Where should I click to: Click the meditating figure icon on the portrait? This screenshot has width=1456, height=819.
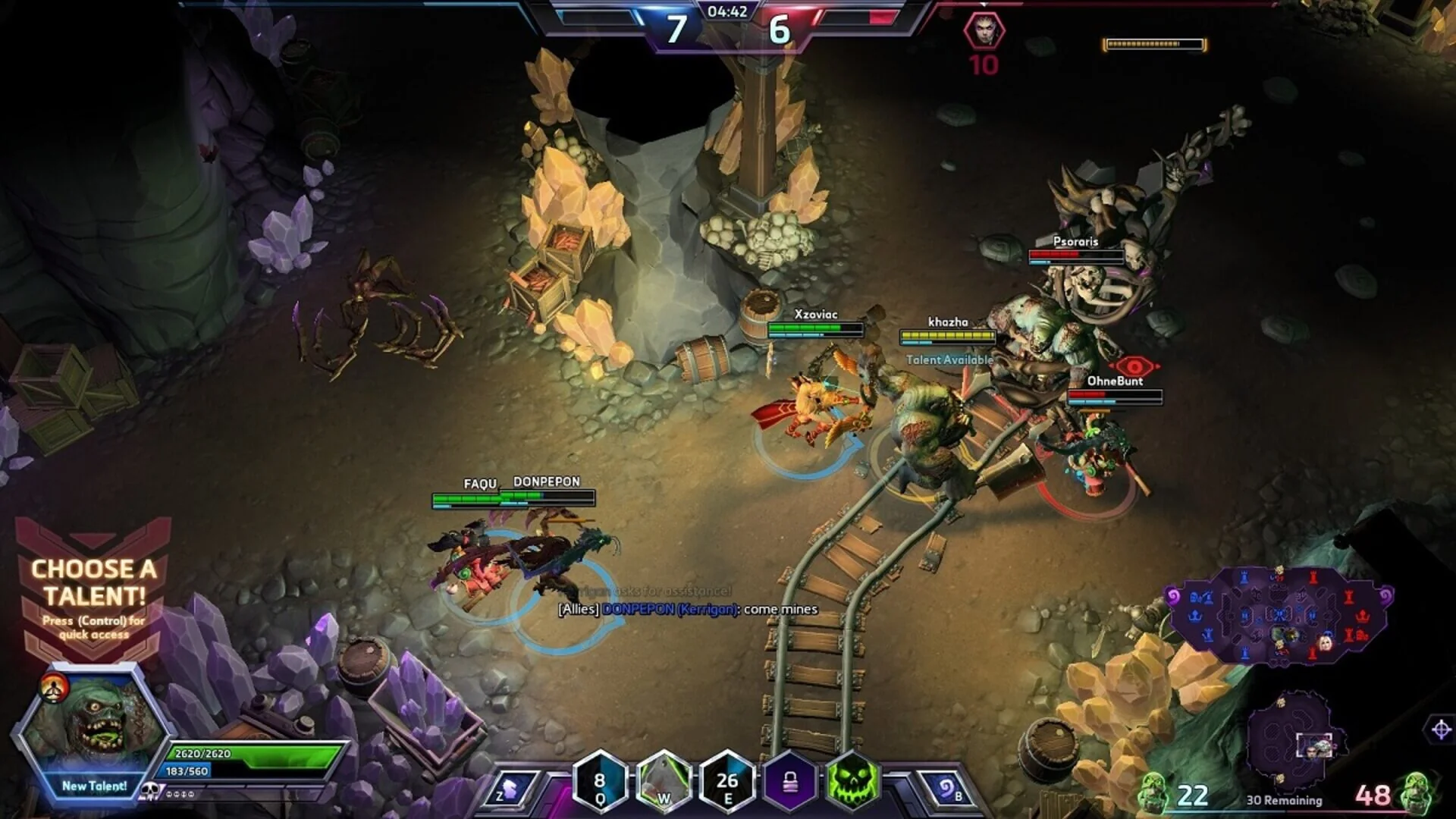(55, 688)
